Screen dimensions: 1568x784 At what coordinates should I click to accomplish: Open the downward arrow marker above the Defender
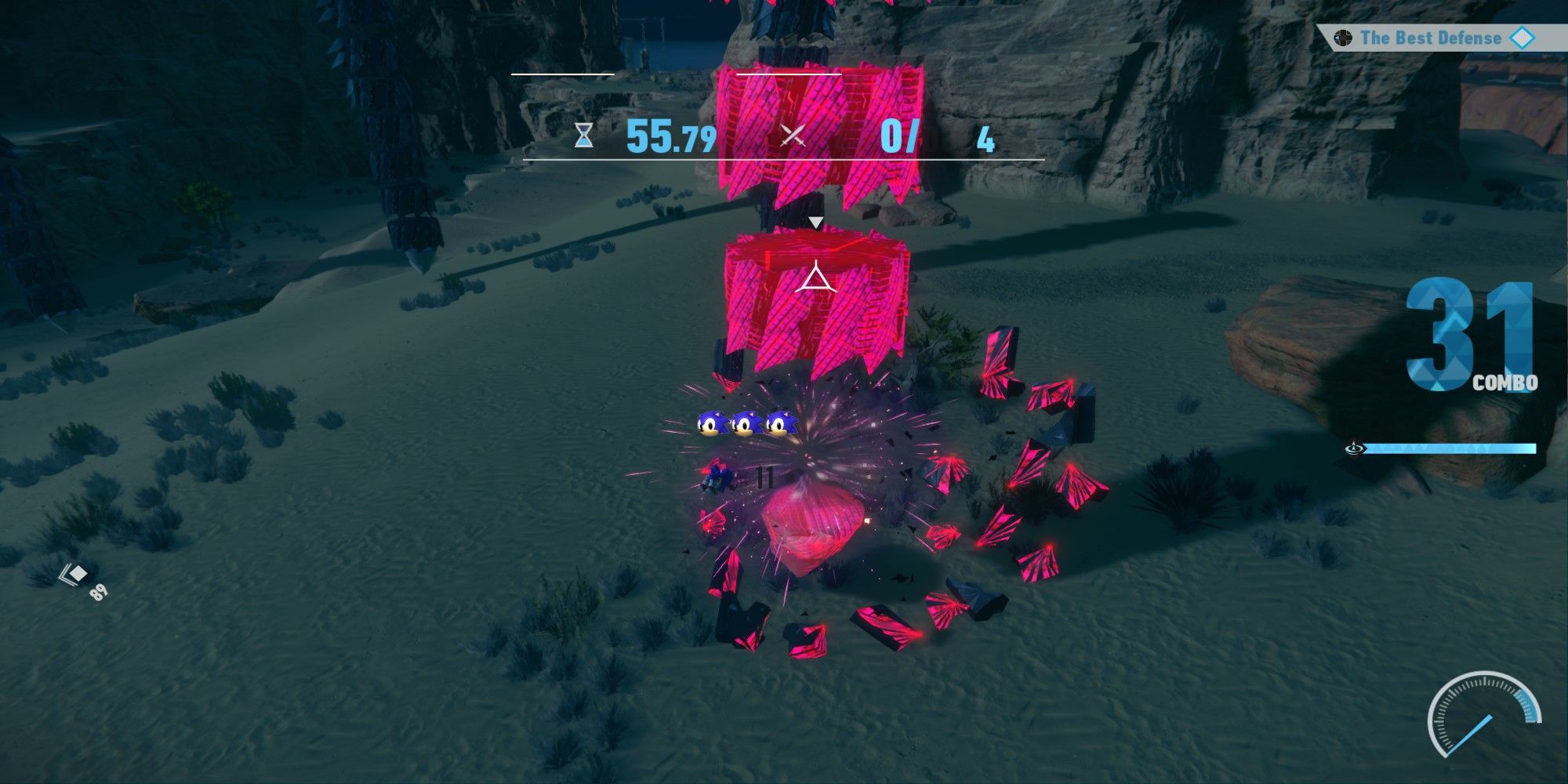pos(816,222)
